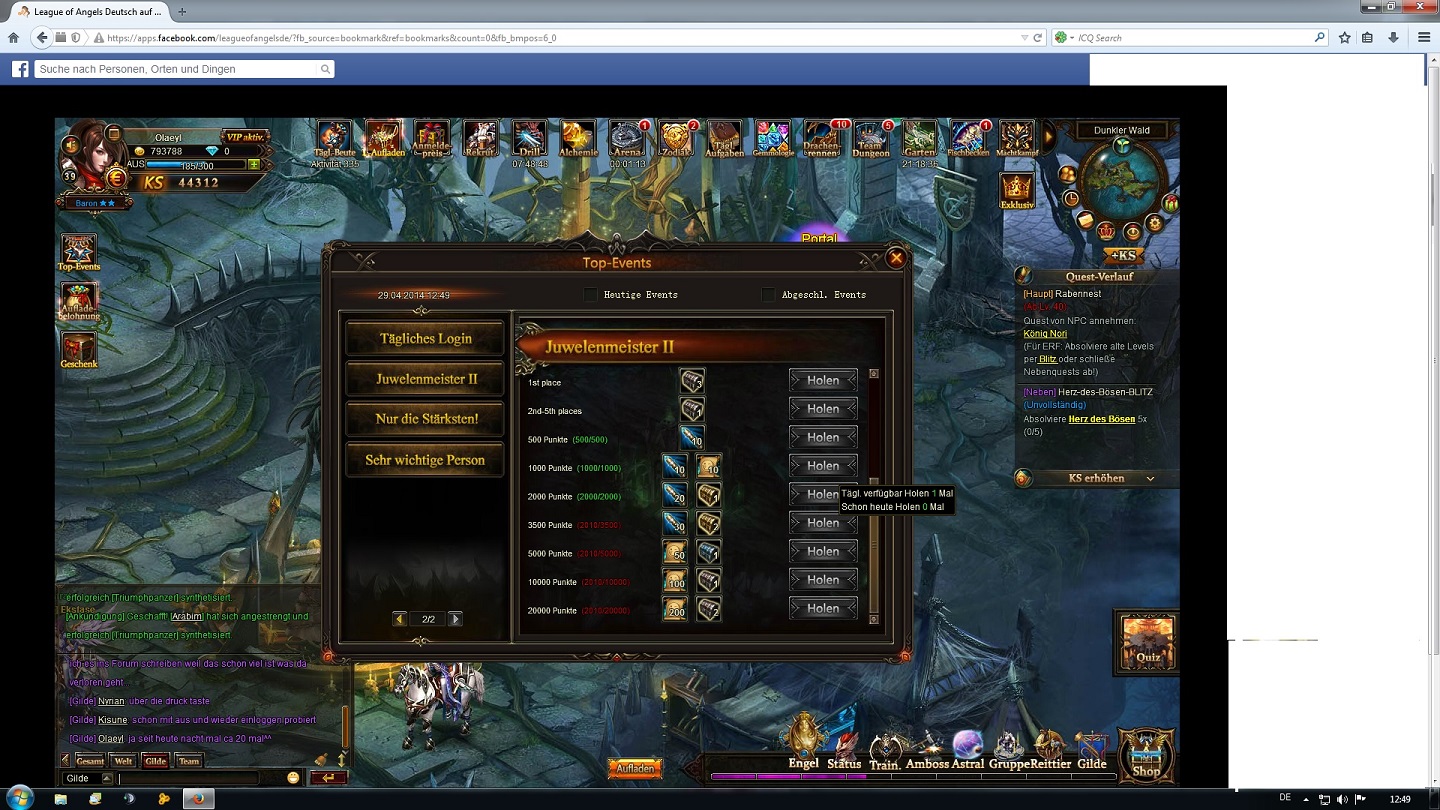Expand the KS erhöhen panel
The width and height of the screenshot is (1440, 810).
click(1097, 478)
